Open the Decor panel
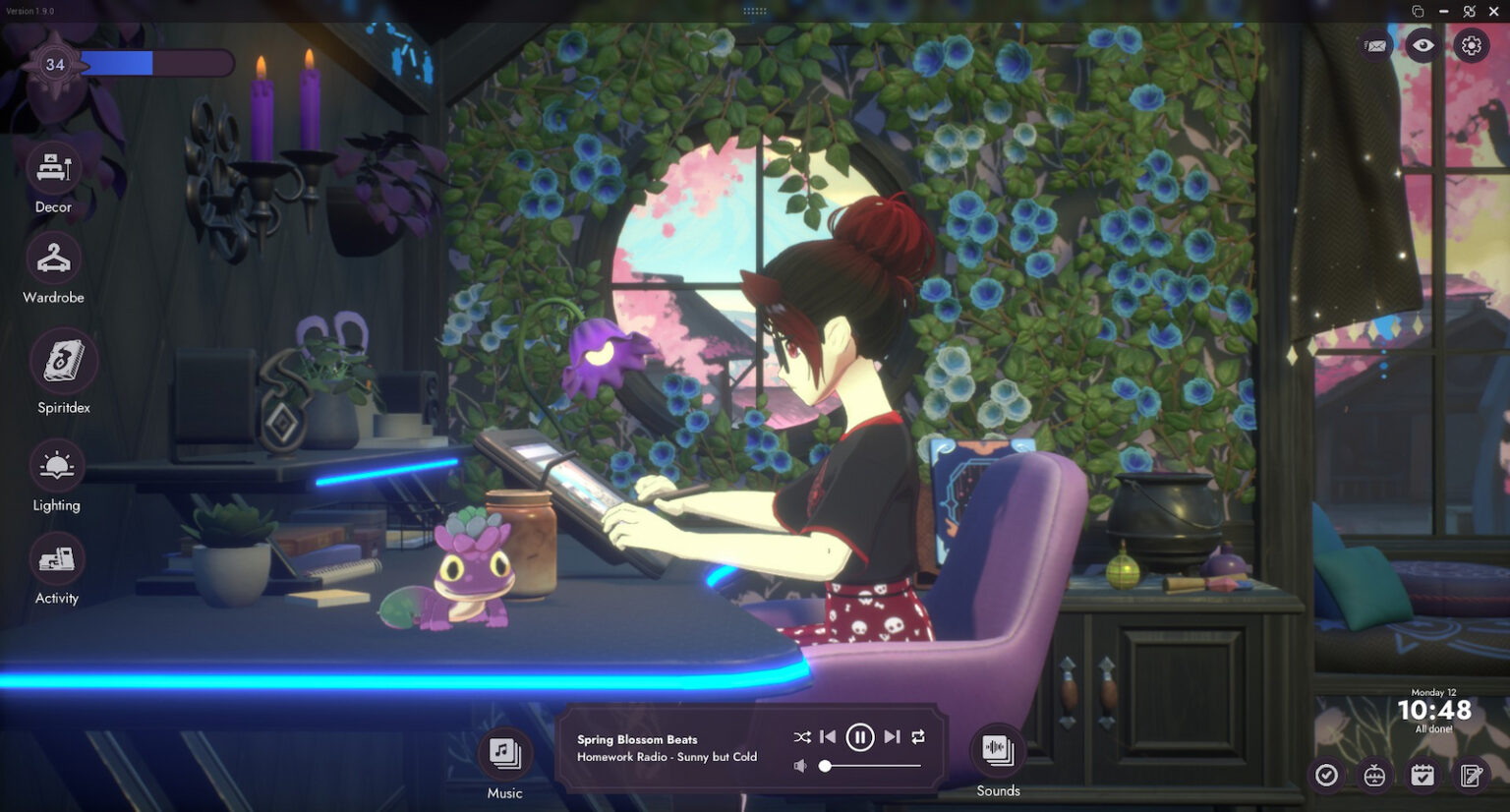 [55, 167]
